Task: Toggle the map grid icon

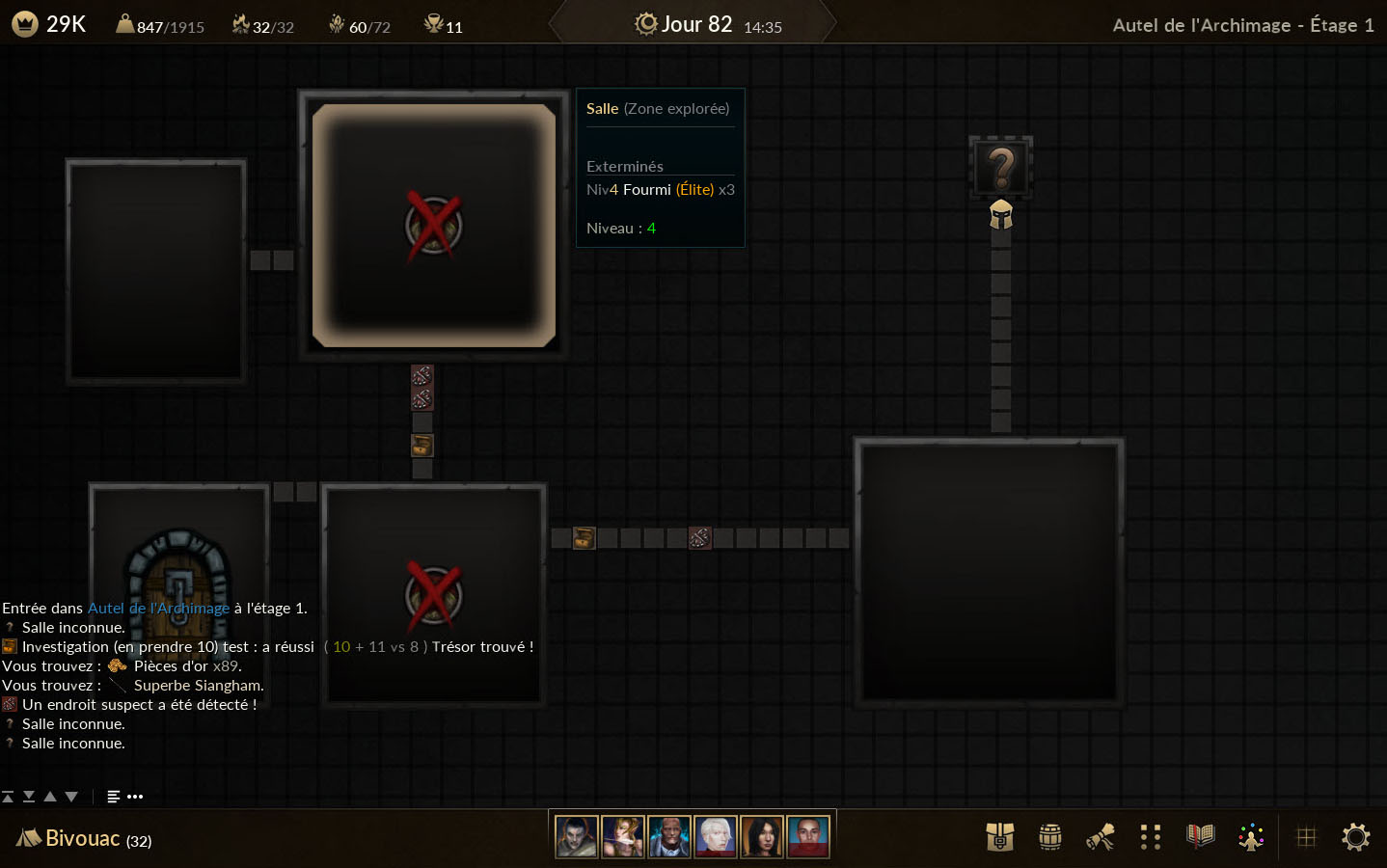Action: 1306,837
